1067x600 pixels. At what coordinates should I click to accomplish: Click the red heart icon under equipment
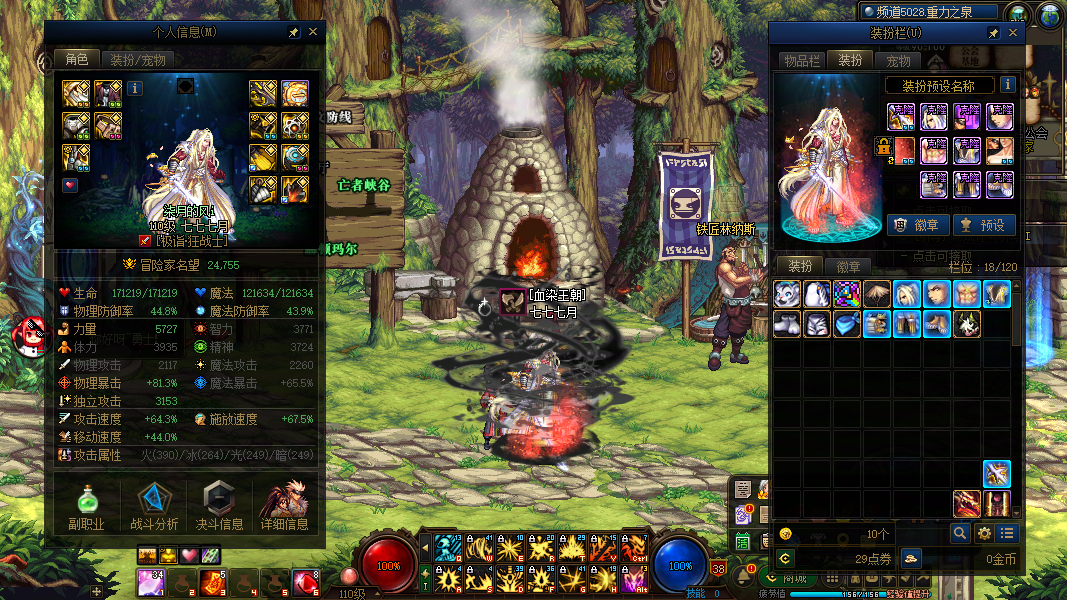click(71, 185)
